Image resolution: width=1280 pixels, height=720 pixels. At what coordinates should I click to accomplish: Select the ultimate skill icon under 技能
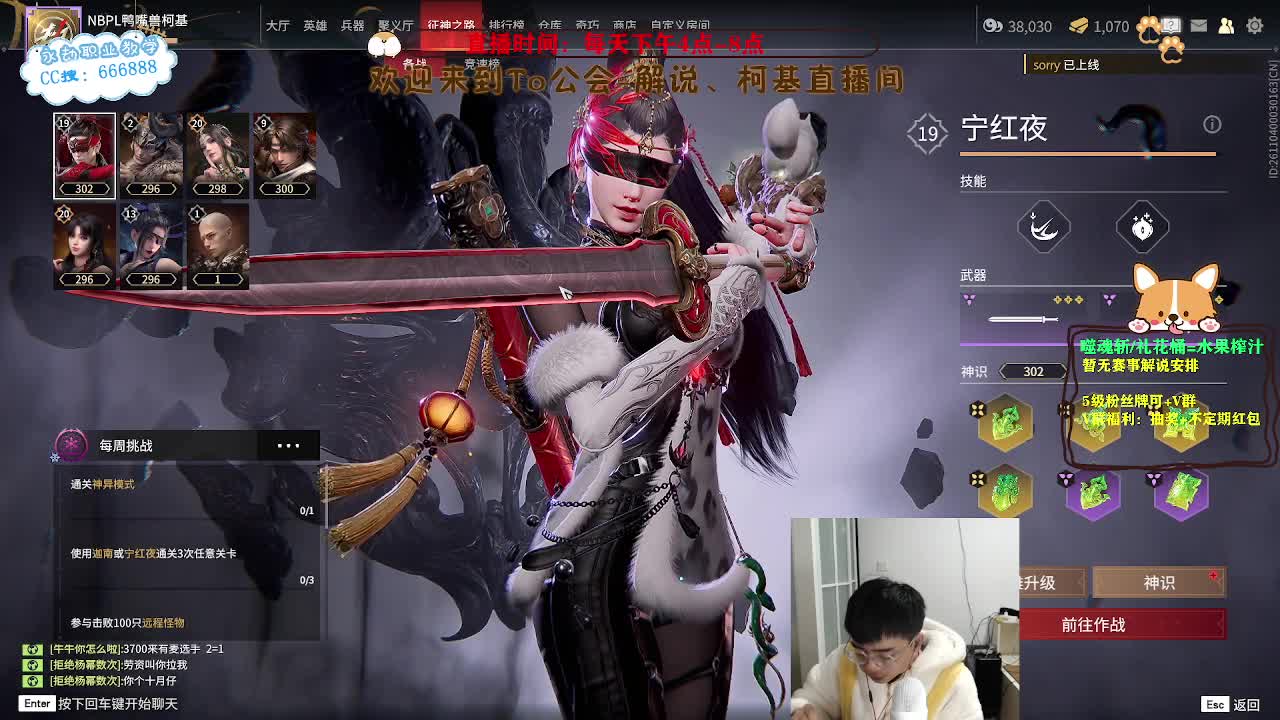[x=1140, y=225]
